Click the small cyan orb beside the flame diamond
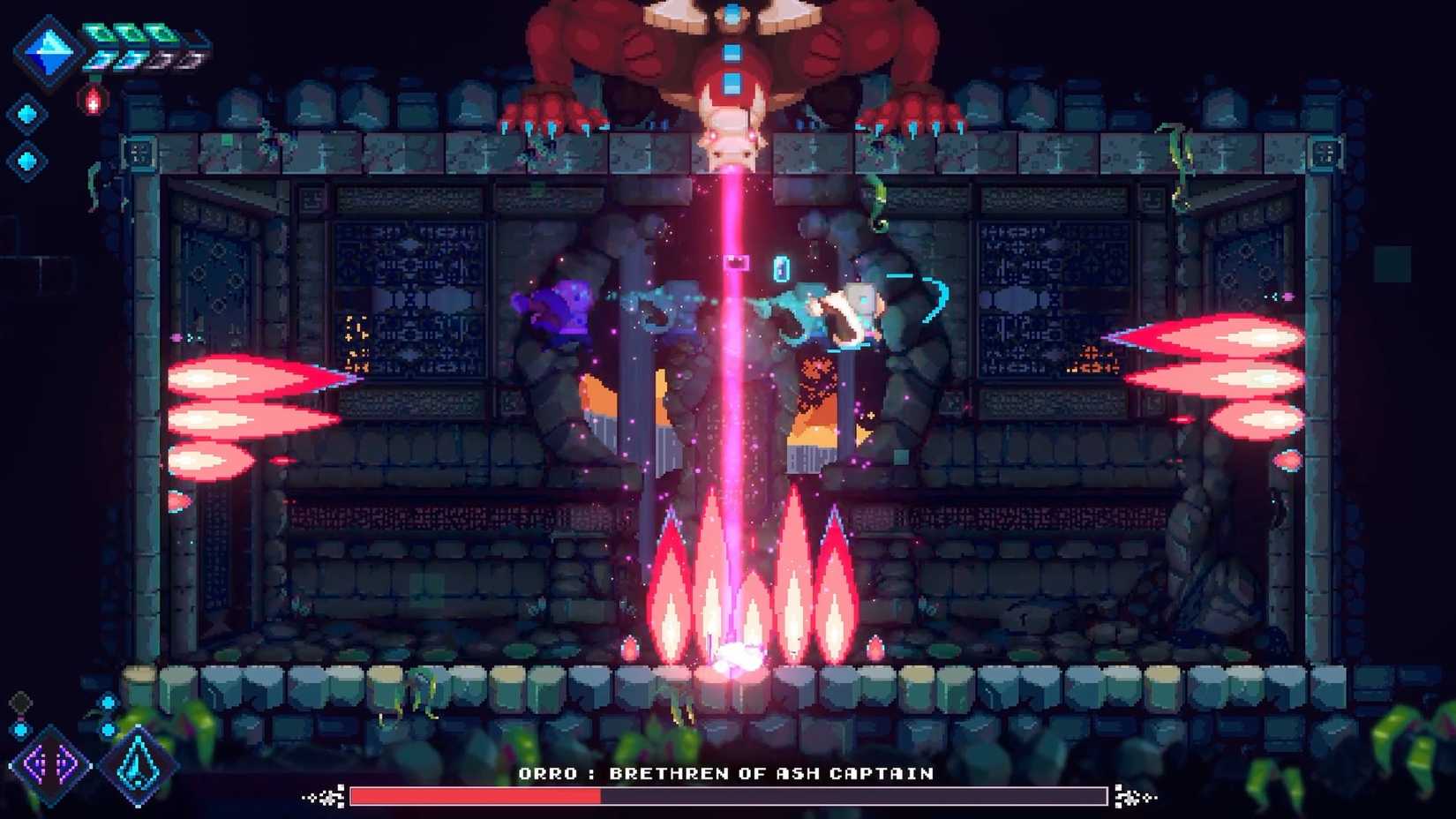This screenshot has width=1456, height=819. (x=107, y=730)
